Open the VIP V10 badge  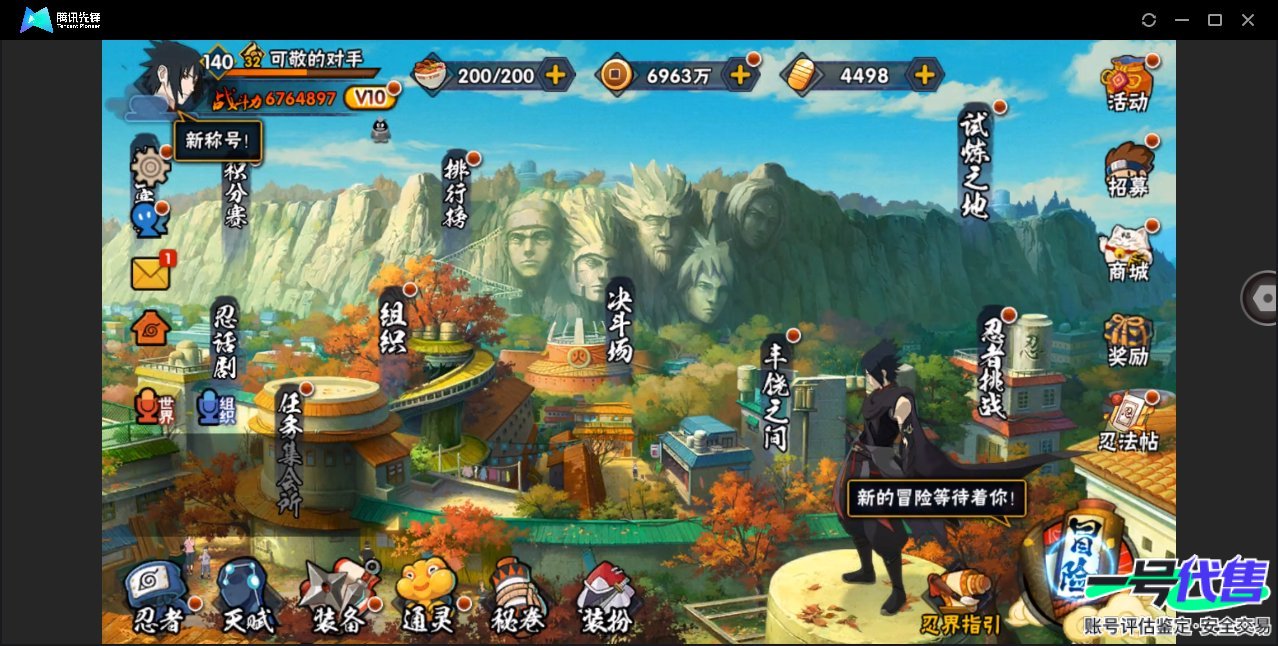(370, 97)
